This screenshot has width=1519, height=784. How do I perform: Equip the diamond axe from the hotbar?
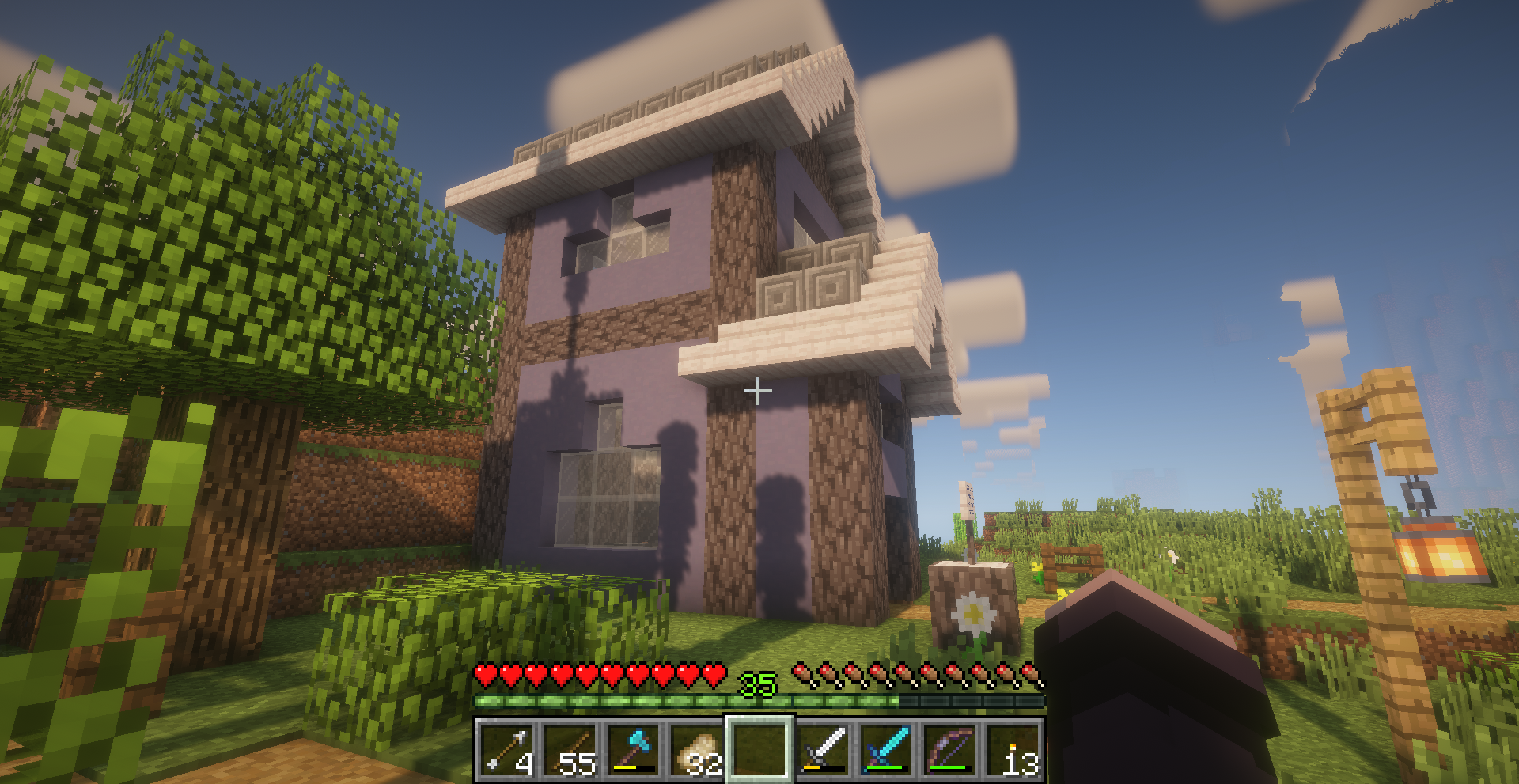[633, 750]
